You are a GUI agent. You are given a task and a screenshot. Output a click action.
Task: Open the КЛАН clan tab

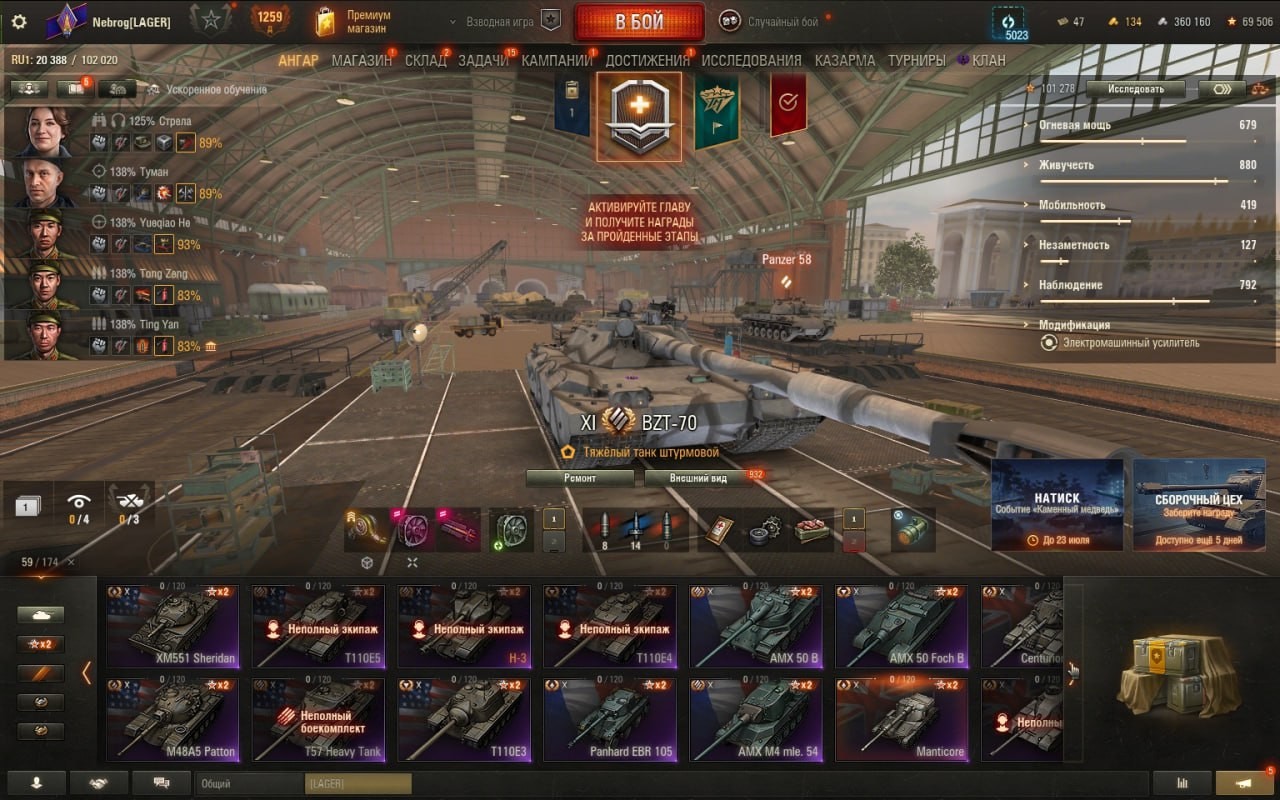(x=988, y=60)
